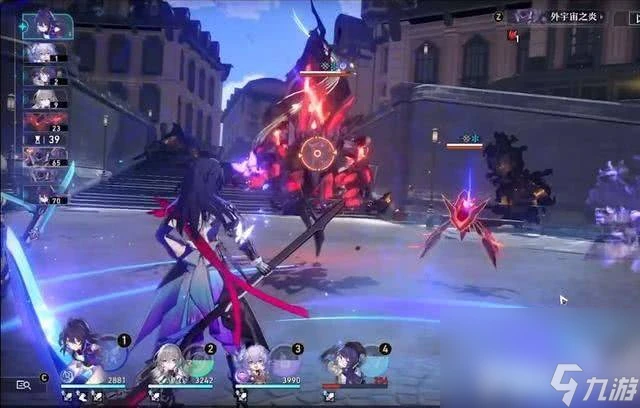Screen dimensions: 640x408
Task: Select the second party member portrait
Action: (167, 361)
